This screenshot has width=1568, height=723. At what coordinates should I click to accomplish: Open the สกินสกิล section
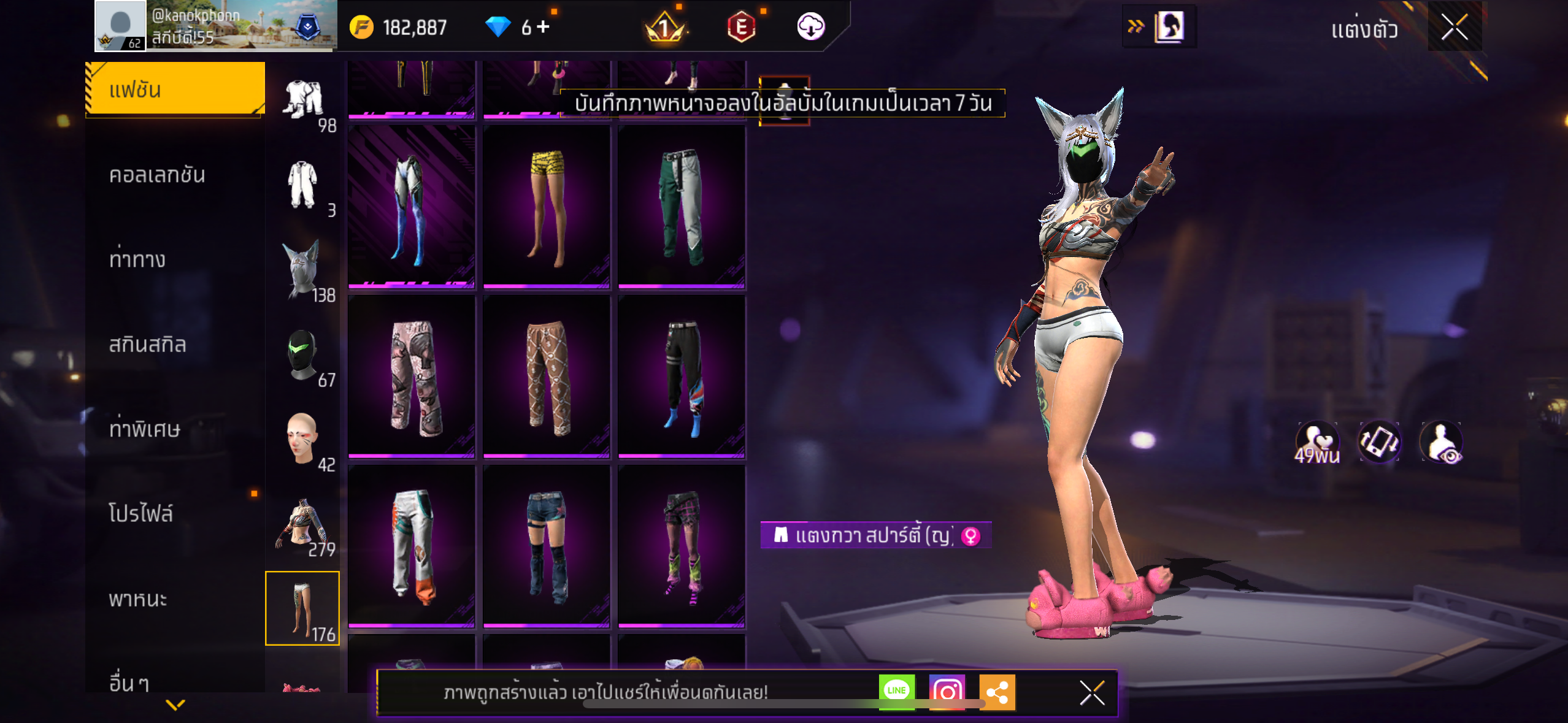click(147, 345)
